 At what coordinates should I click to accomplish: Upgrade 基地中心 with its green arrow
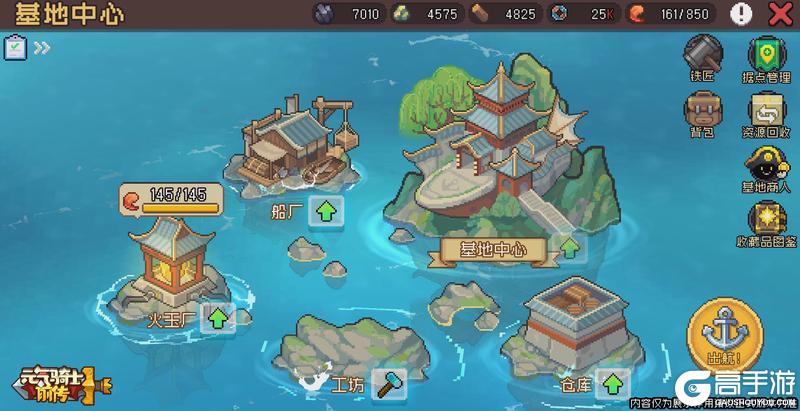tap(569, 248)
